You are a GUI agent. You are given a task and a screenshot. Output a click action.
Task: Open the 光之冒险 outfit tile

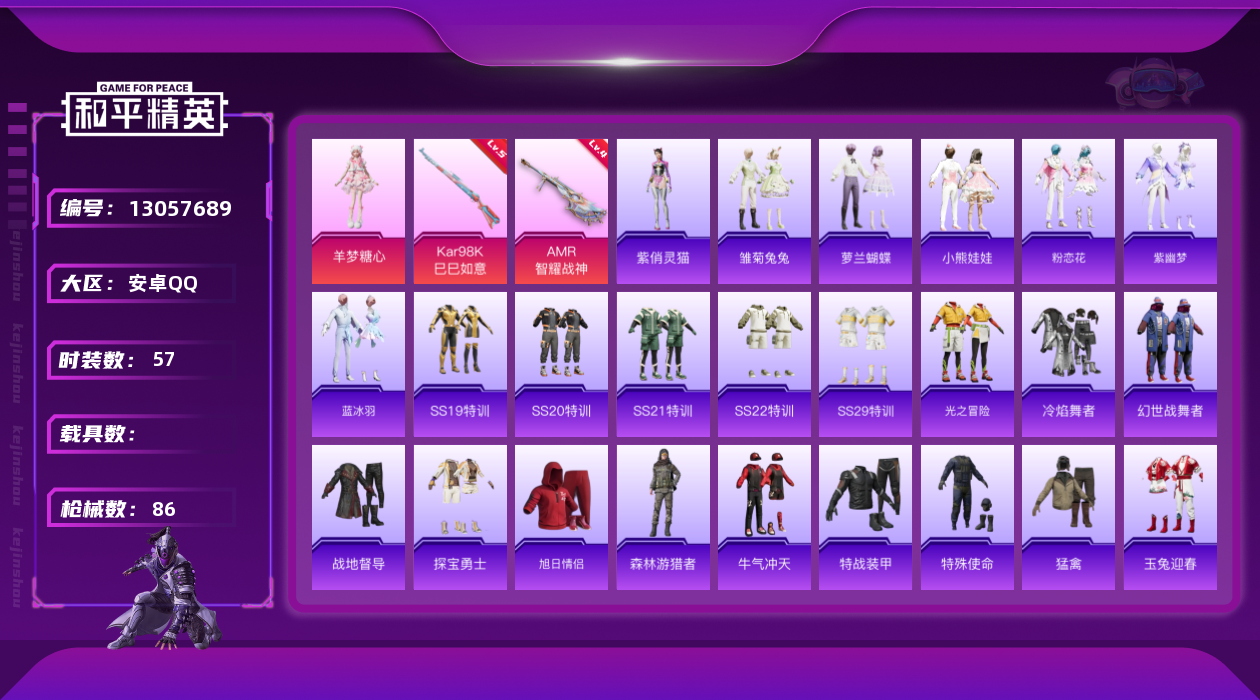pos(967,363)
